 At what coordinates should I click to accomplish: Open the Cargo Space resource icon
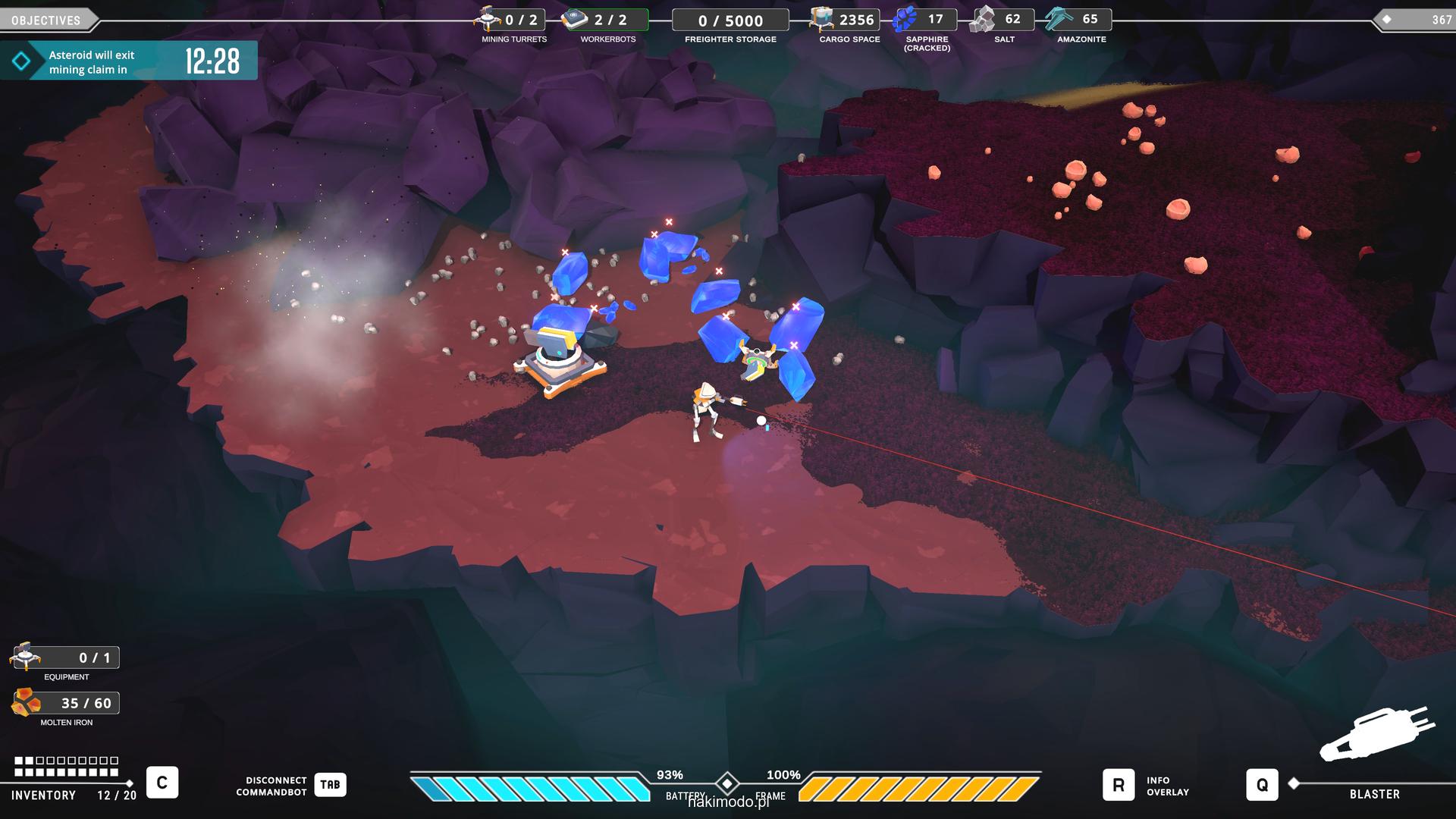tap(821, 19)
